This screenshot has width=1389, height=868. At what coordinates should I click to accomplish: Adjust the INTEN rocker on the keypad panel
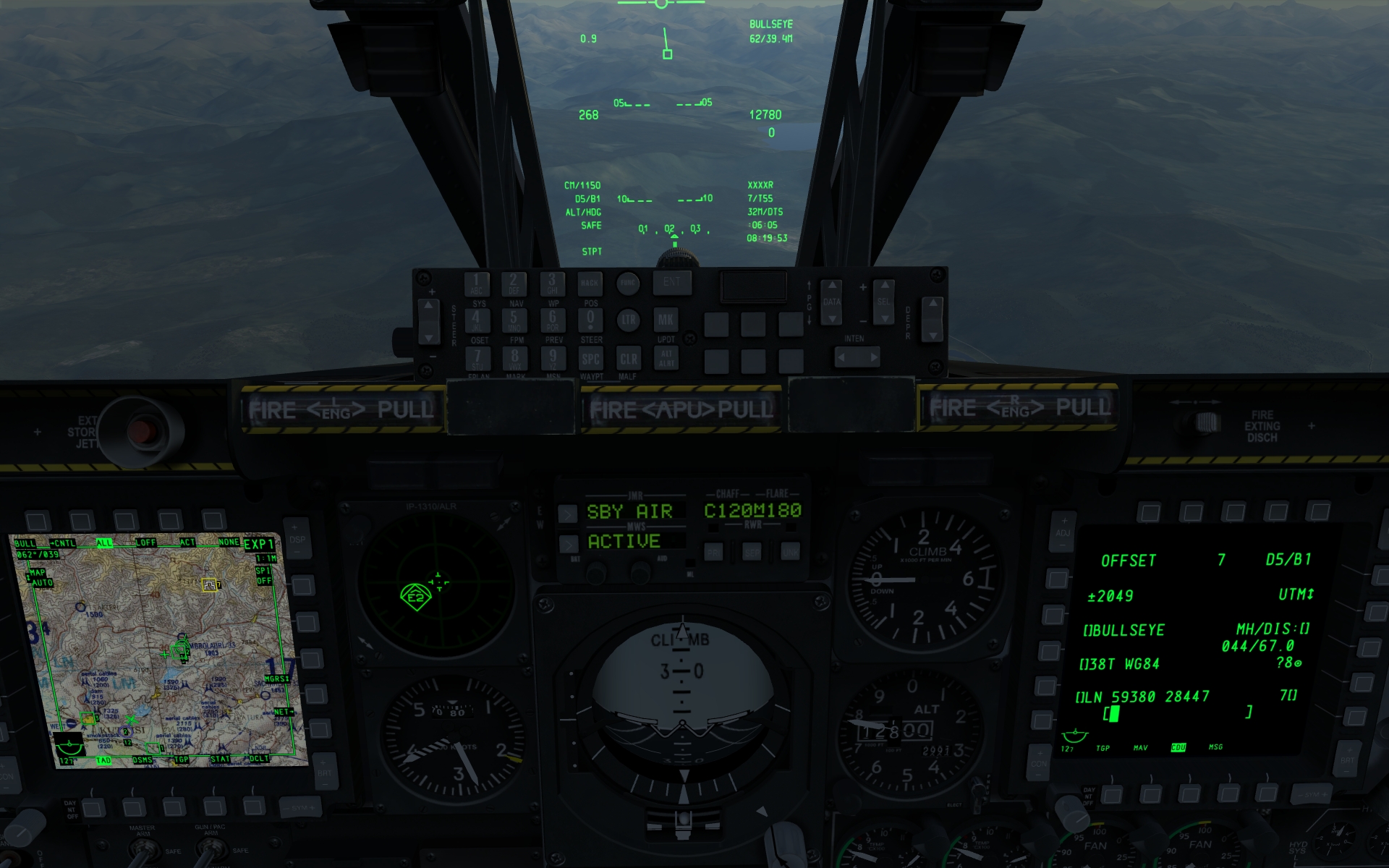coord(856,357)
